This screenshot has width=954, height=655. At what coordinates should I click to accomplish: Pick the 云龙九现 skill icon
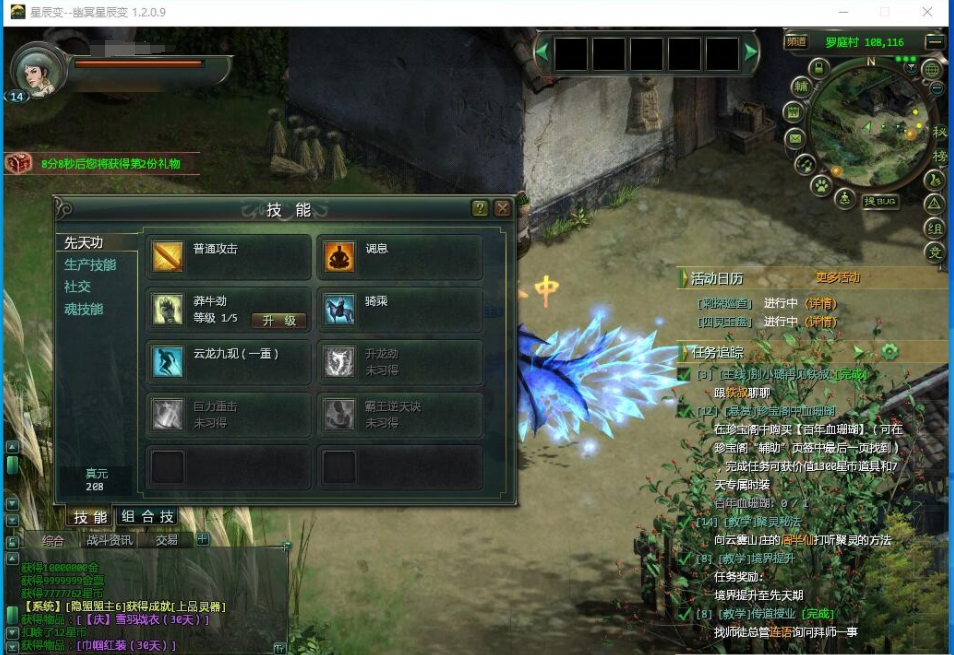tap(167, 361)
